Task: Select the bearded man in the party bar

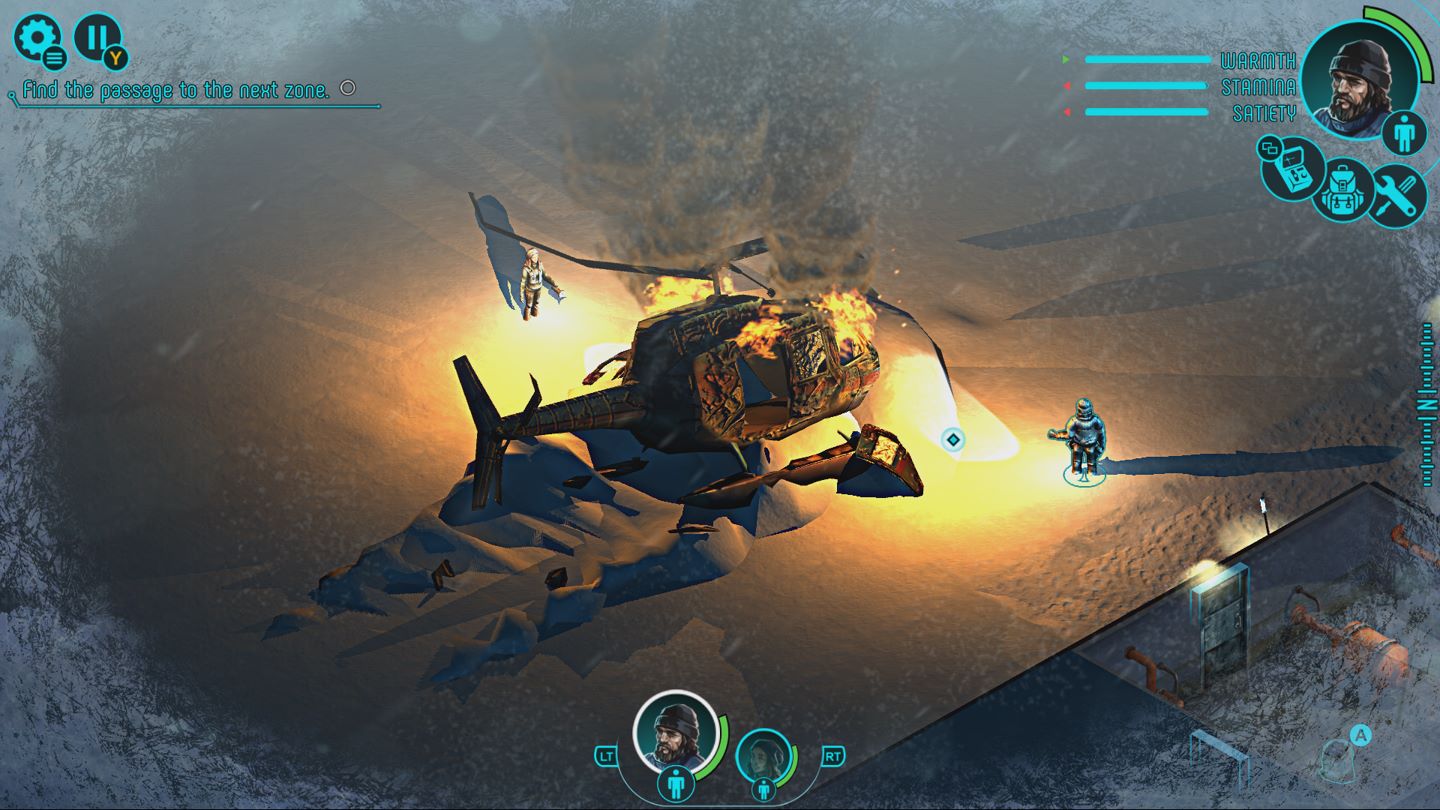Action: pos(675,733)
